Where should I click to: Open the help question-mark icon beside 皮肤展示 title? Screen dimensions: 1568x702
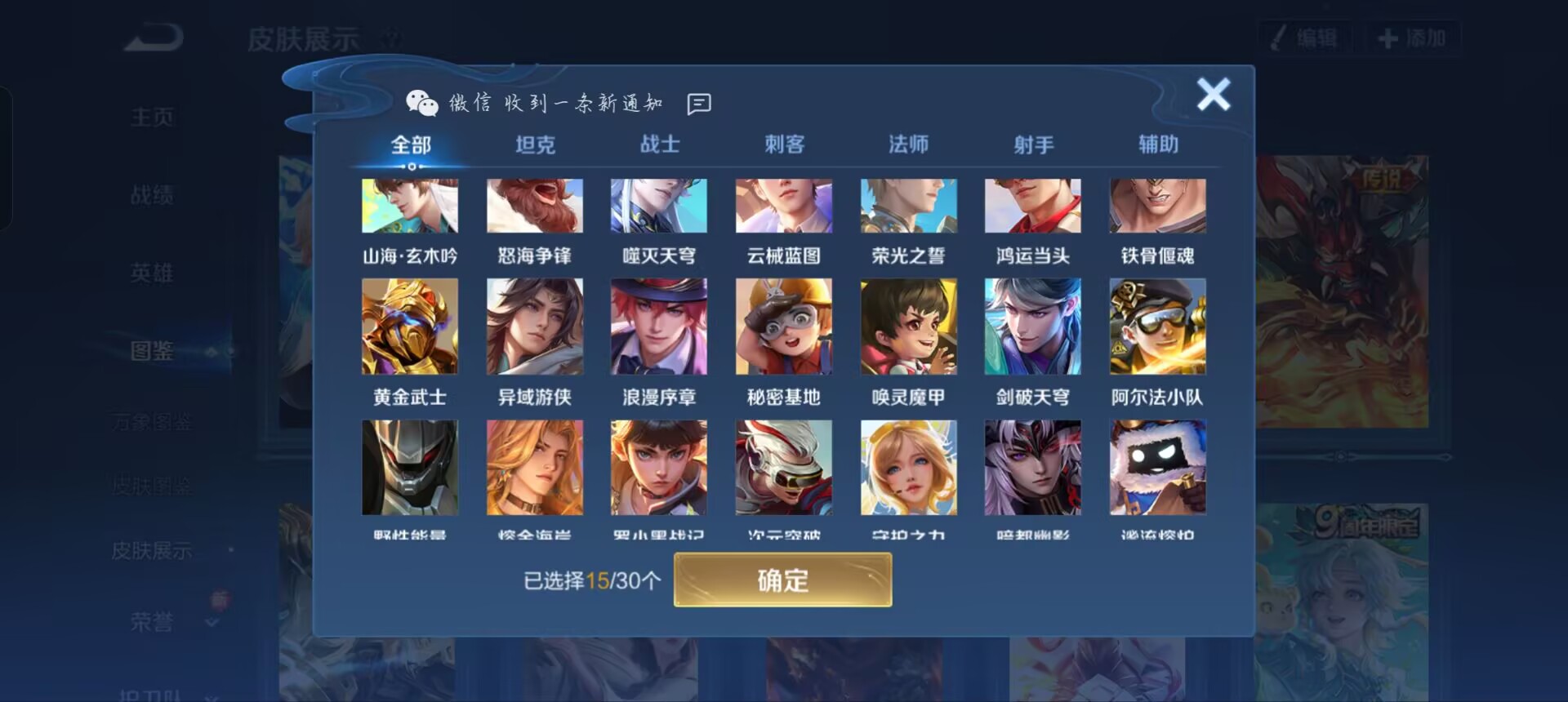[x=390, y=36]
